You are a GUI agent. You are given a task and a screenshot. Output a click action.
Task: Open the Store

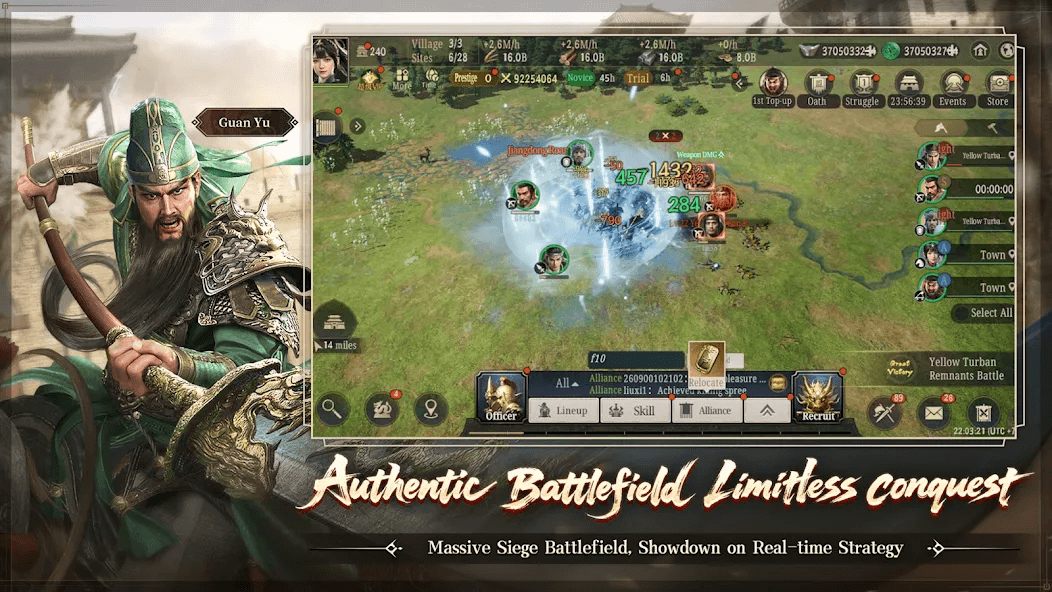pos(998,86)
